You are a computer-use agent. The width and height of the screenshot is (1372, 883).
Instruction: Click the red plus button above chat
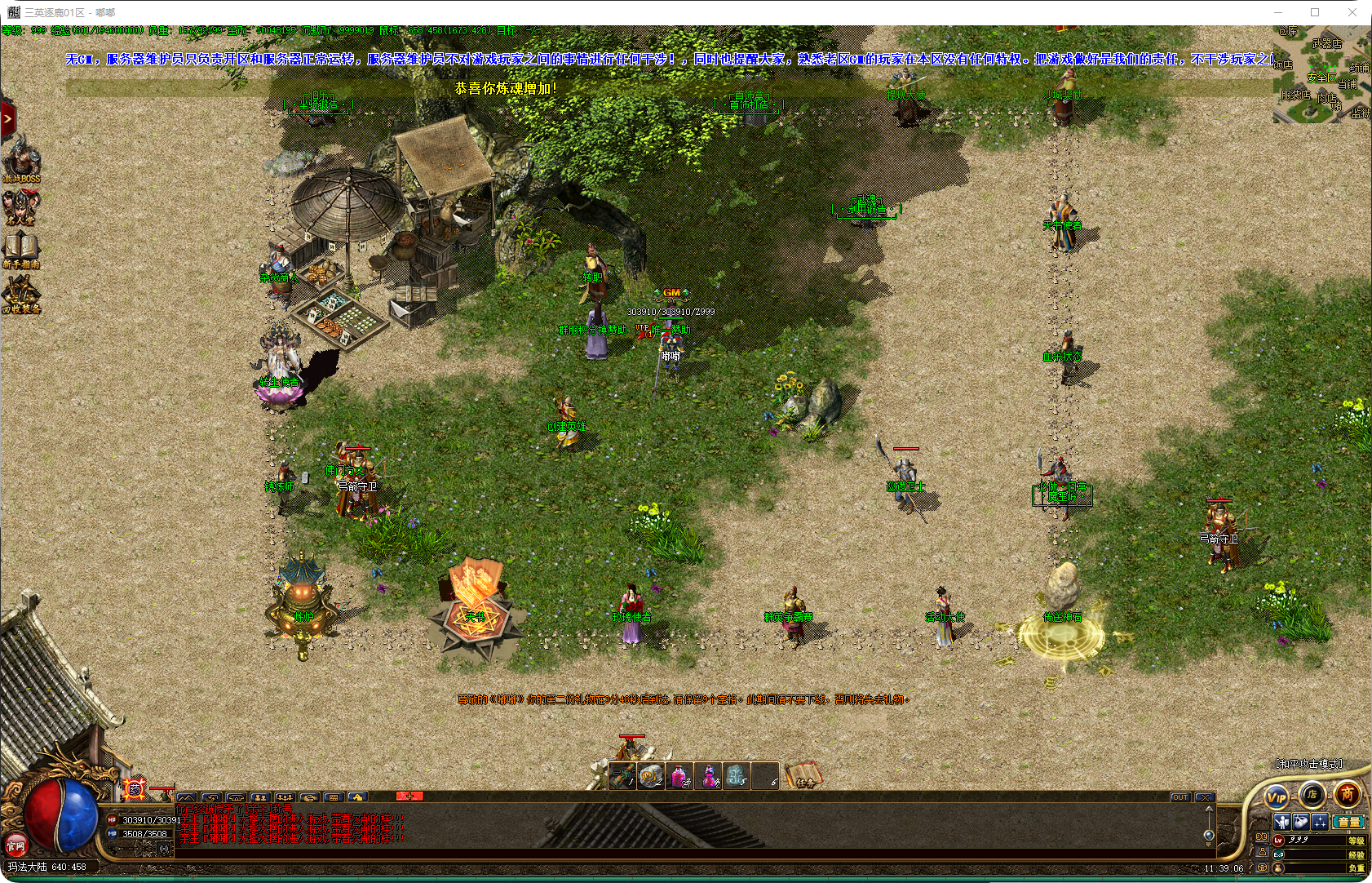409,796
